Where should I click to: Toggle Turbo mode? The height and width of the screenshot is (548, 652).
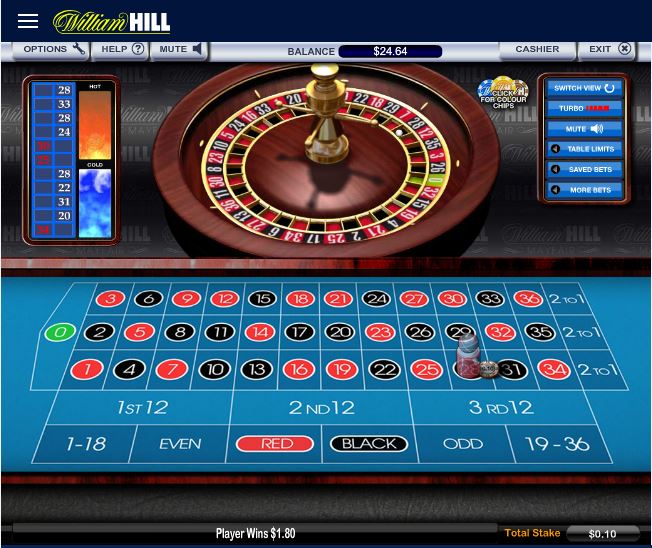[585, 108]
